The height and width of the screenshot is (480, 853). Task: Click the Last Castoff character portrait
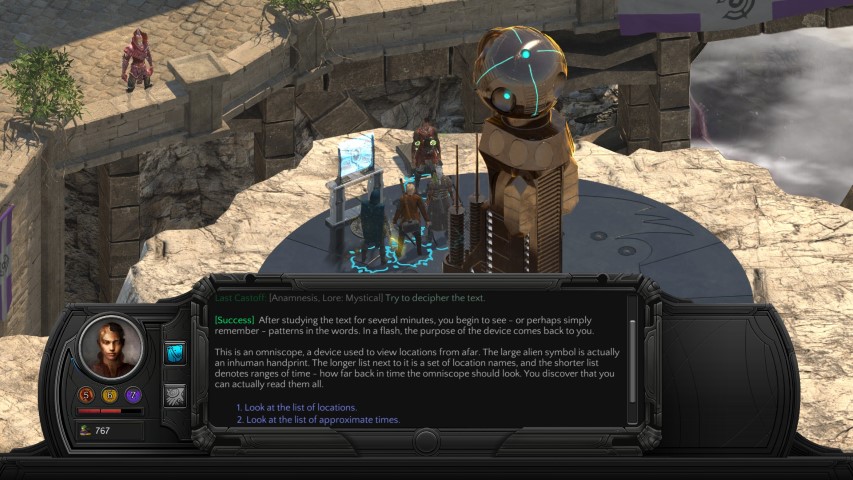point(111,347)
